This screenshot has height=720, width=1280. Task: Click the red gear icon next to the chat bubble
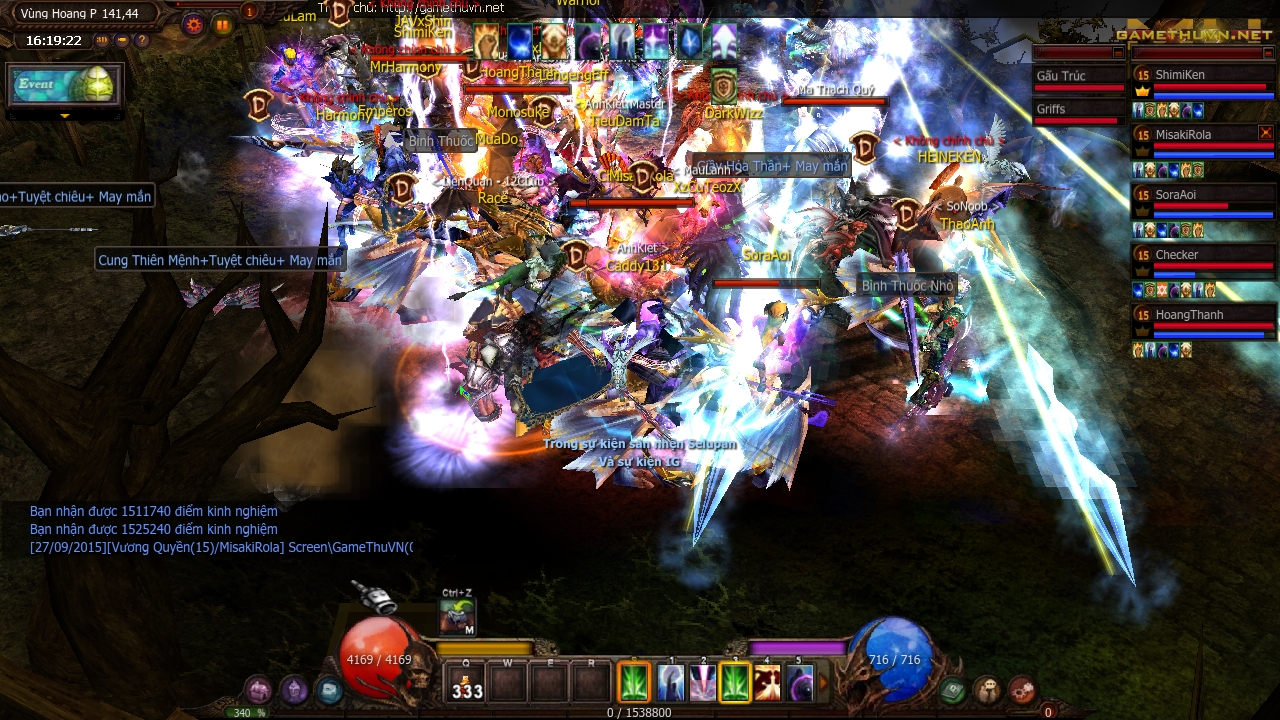[x=1021, y=689]
